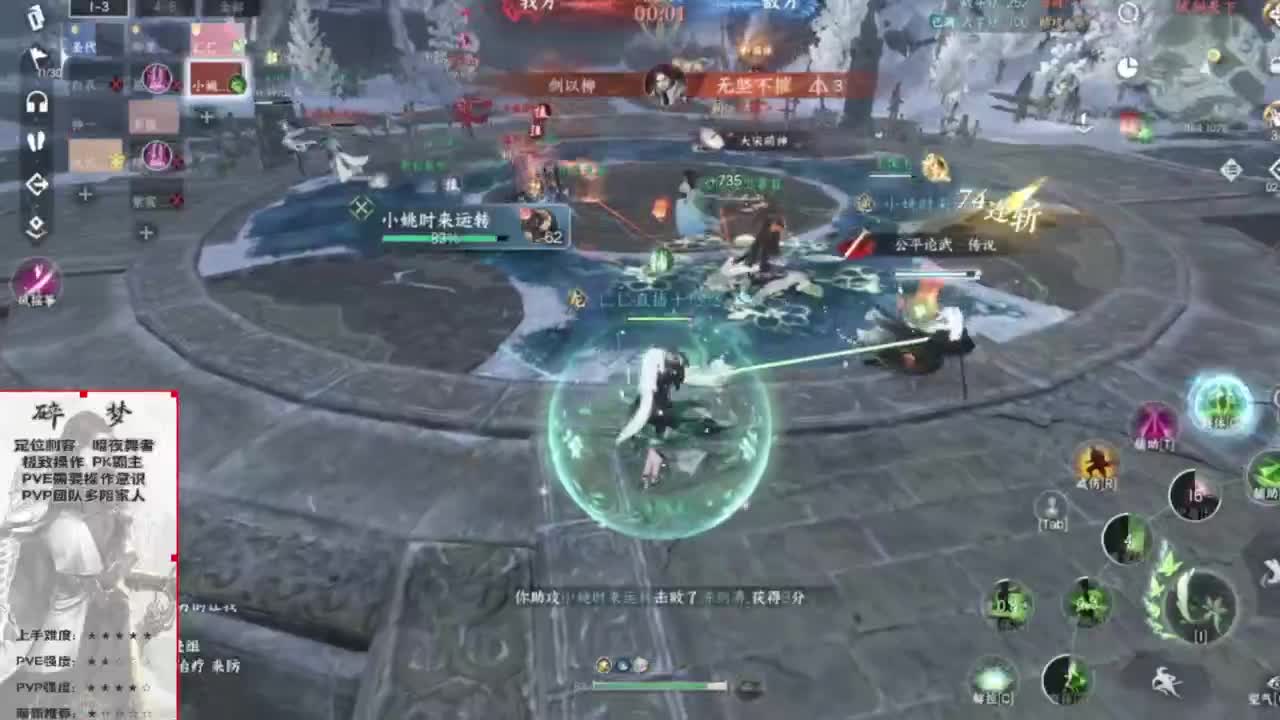The width and height of the screenshot is (1280, 720).
Task: Cast the large ultimate skill bound to U
Action: (x=1200, y=607)
